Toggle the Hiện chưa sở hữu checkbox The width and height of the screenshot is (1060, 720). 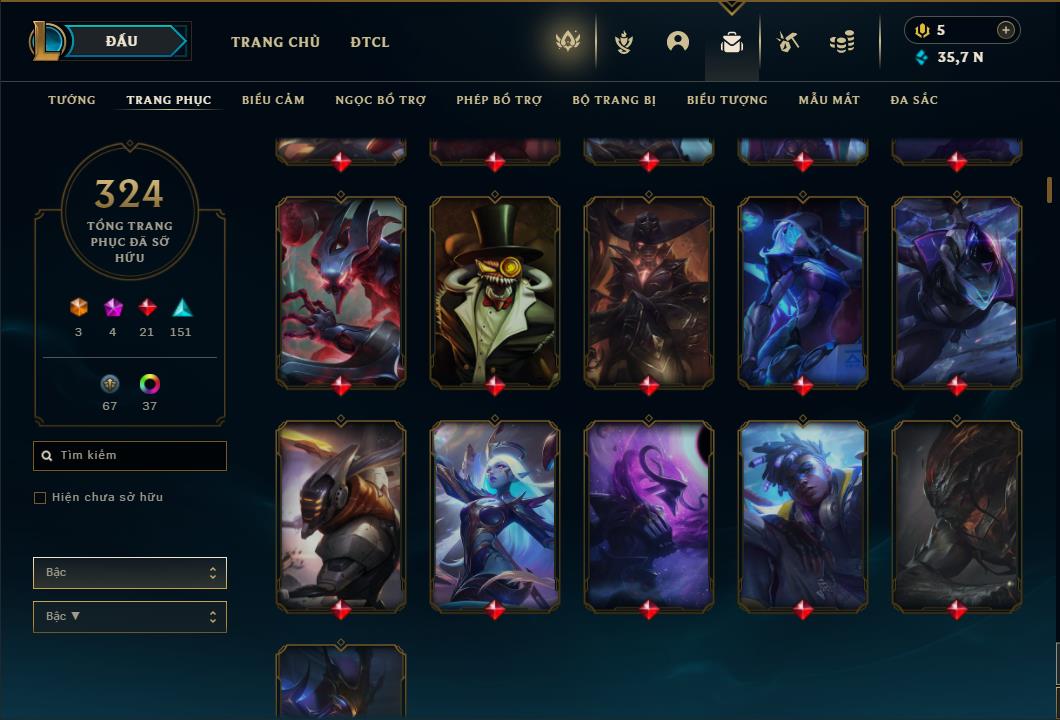(40, 498)
